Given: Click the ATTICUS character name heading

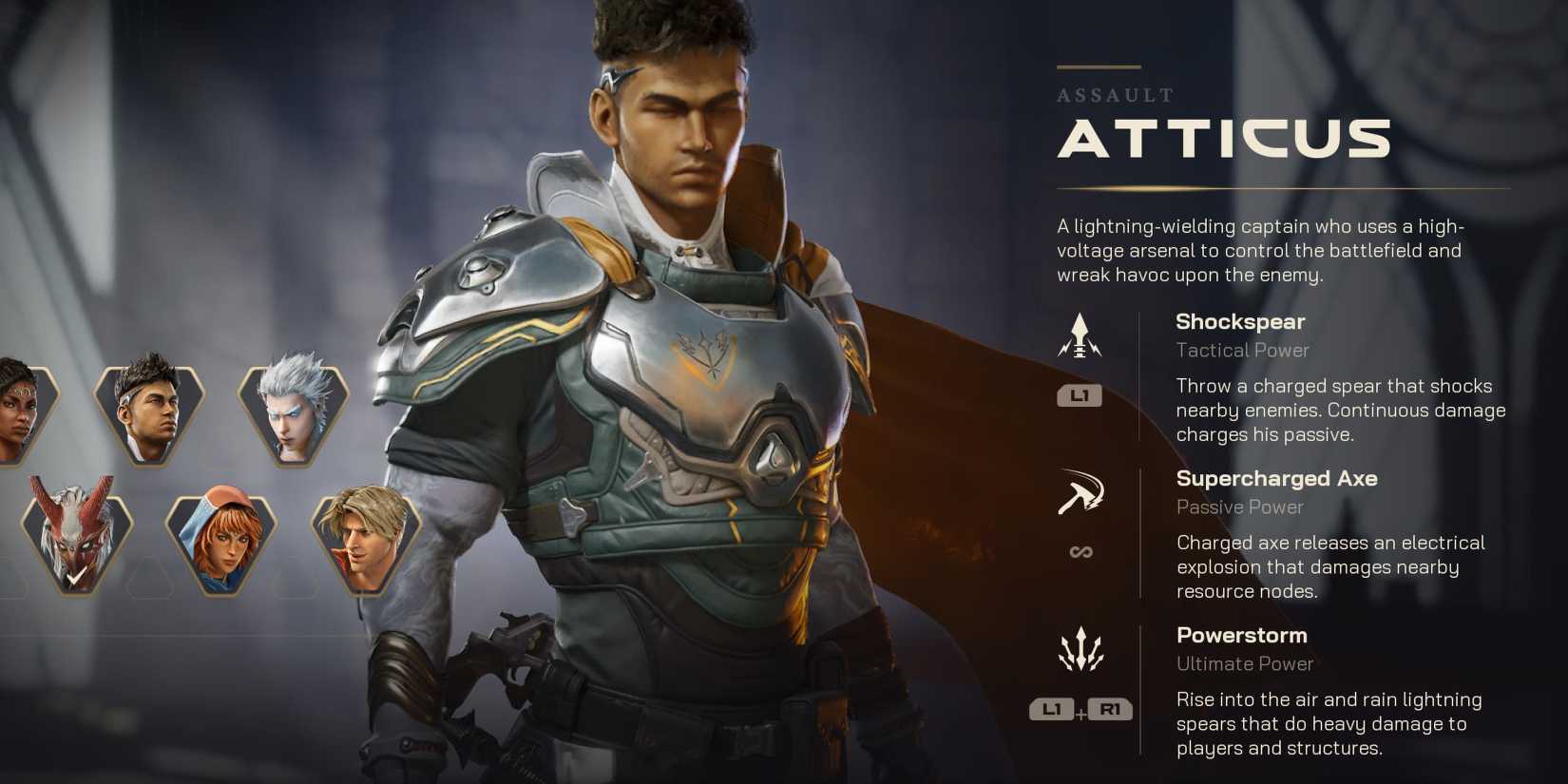Looking at the screenshot, I should (x=1222, y=141).
